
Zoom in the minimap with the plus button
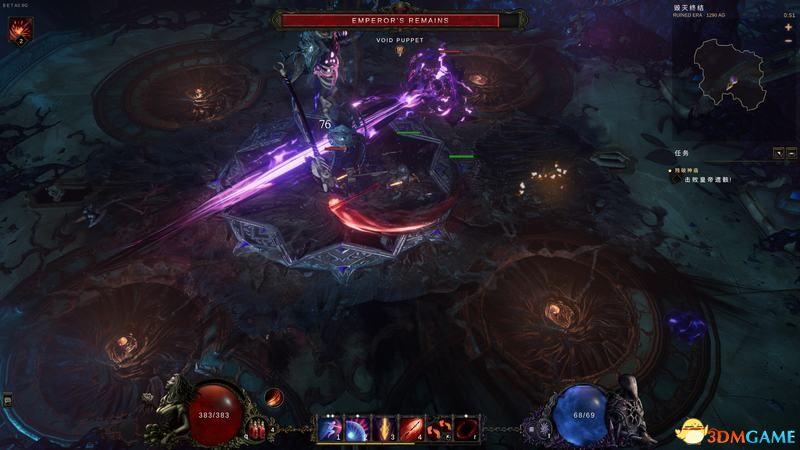click(x=788, y=28)
